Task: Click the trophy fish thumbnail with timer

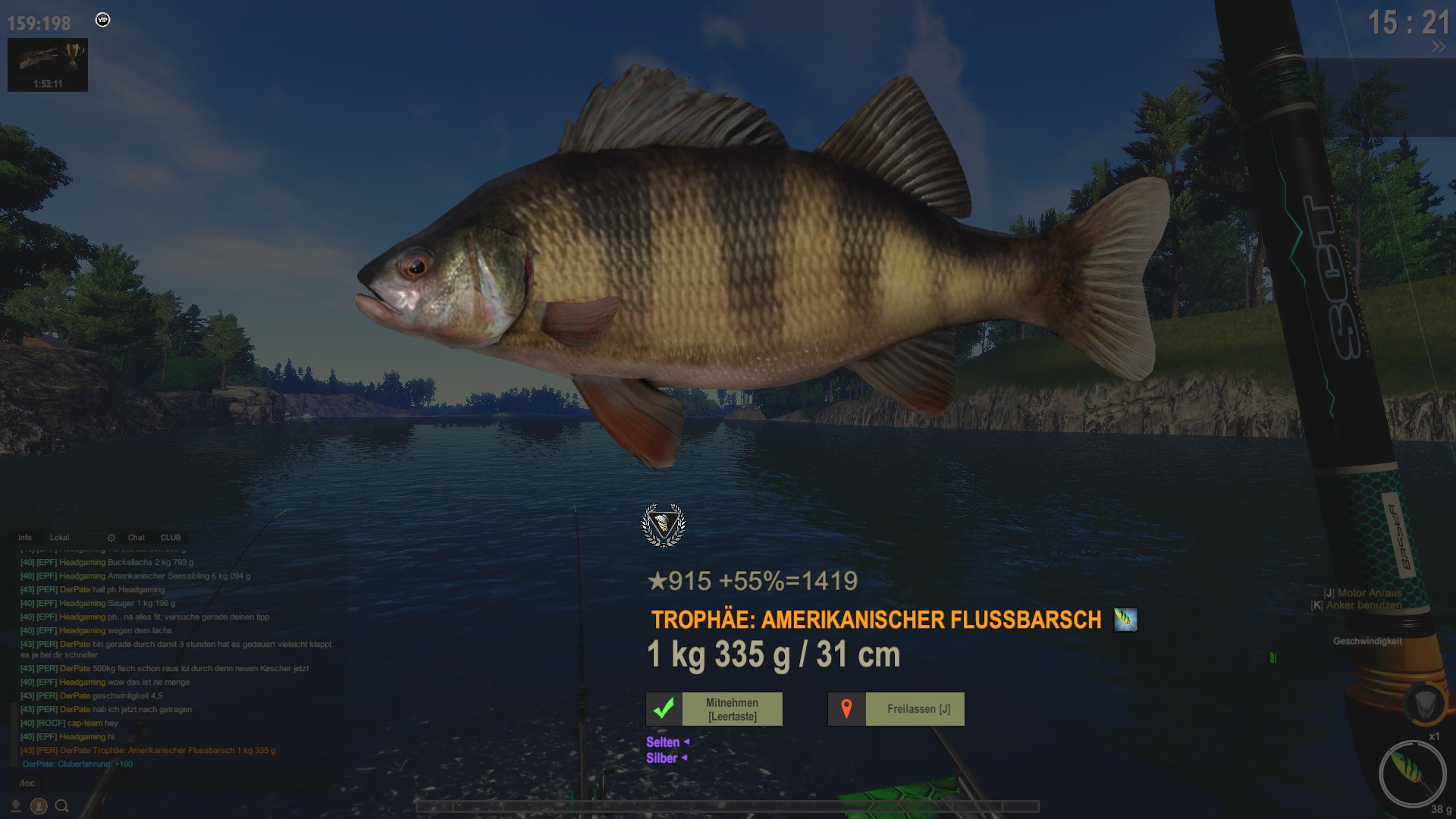Action: click(48, 65)
